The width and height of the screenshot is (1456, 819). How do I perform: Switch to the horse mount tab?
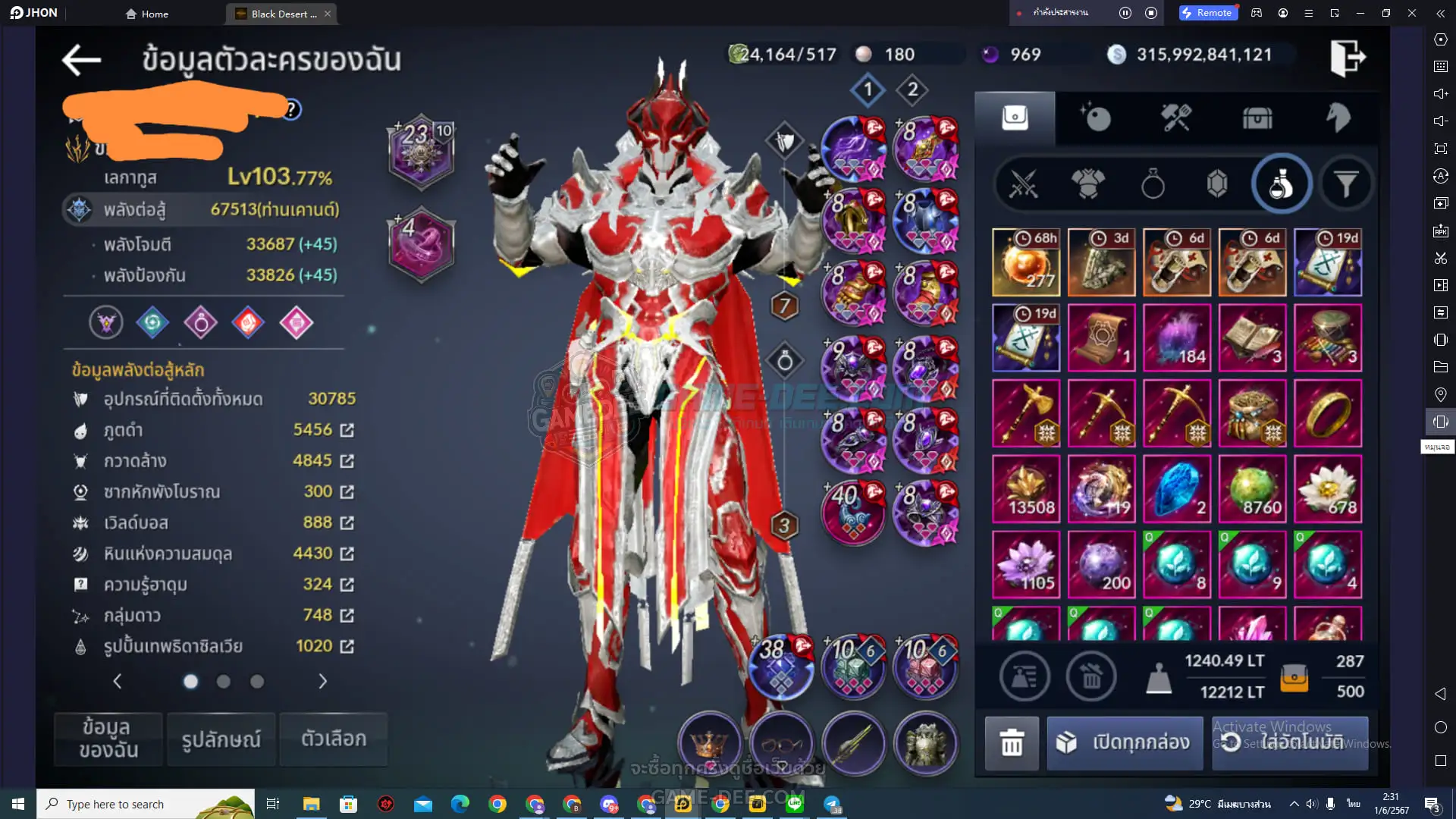1338,118
